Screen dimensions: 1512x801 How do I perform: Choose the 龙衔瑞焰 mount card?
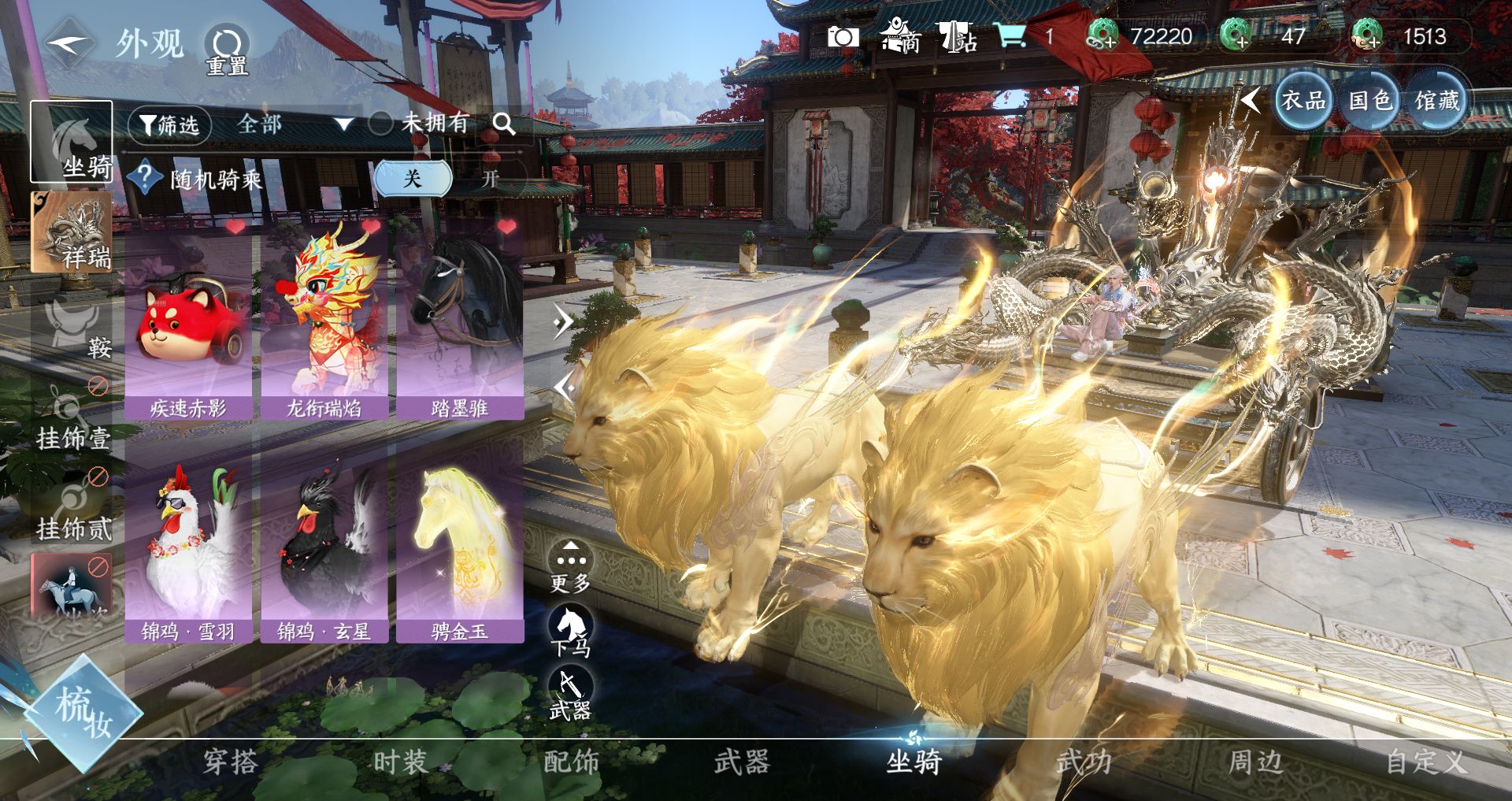324,323
